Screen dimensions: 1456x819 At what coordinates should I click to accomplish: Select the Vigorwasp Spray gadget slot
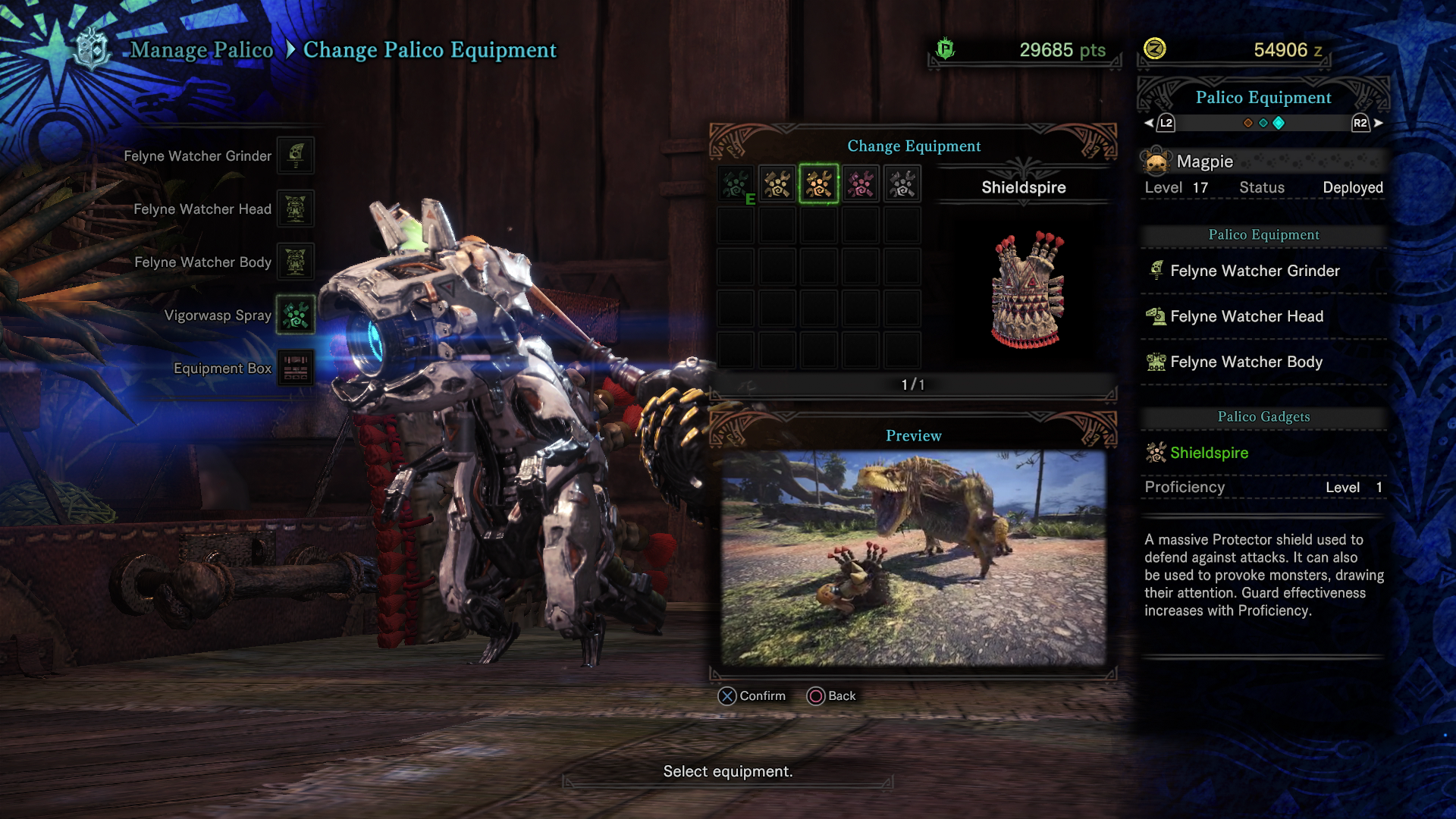click(x=295, y=315)
